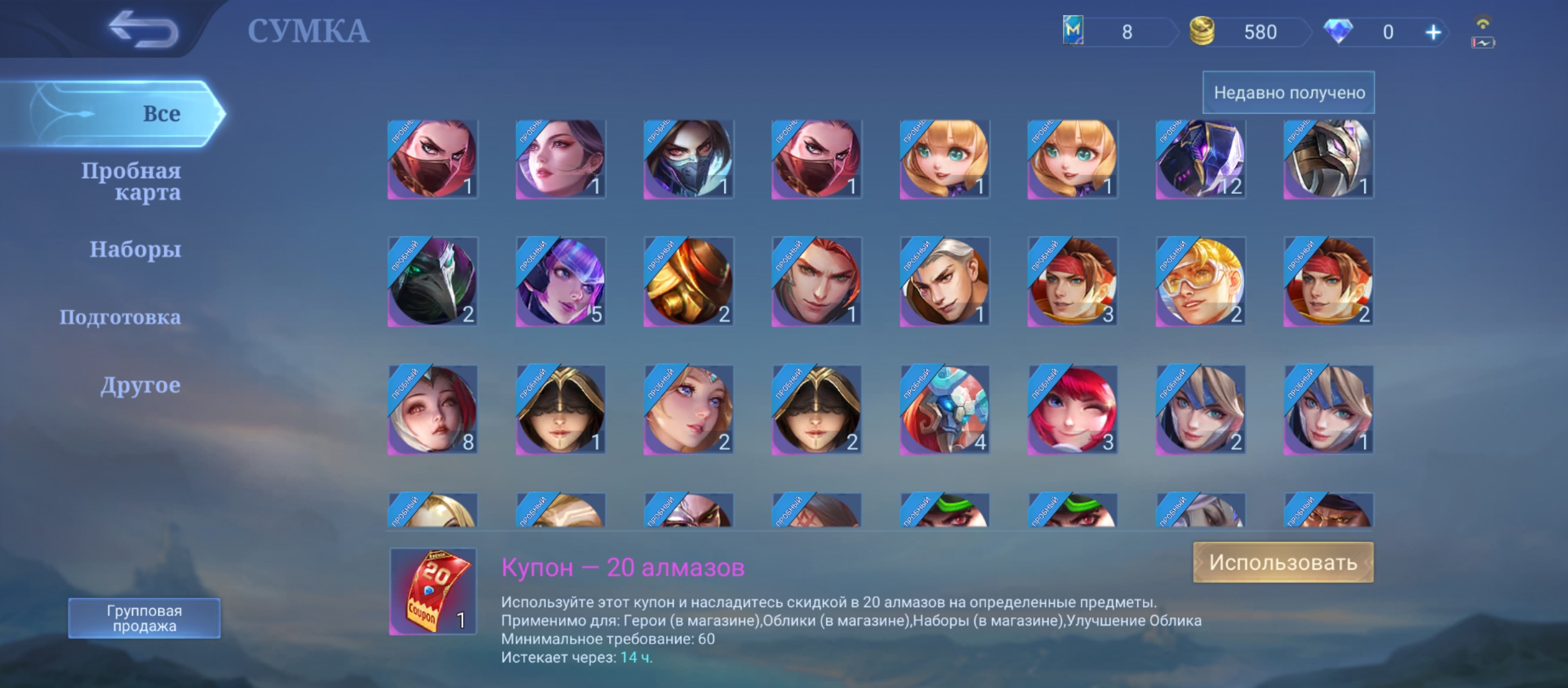Image resolution: width=1568 pixels, height=688 pixels.
Task: Add diamonds with the plus button
Action: [x=1433, y=32]
